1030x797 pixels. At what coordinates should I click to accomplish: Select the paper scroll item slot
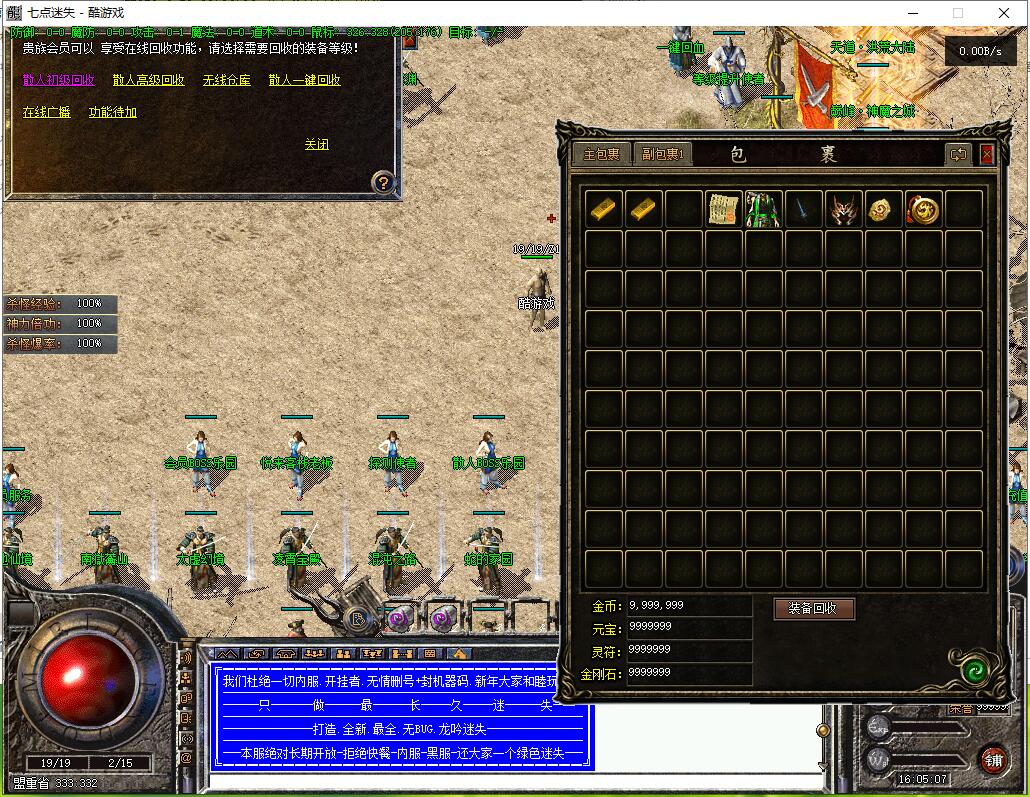coord(723,209)
